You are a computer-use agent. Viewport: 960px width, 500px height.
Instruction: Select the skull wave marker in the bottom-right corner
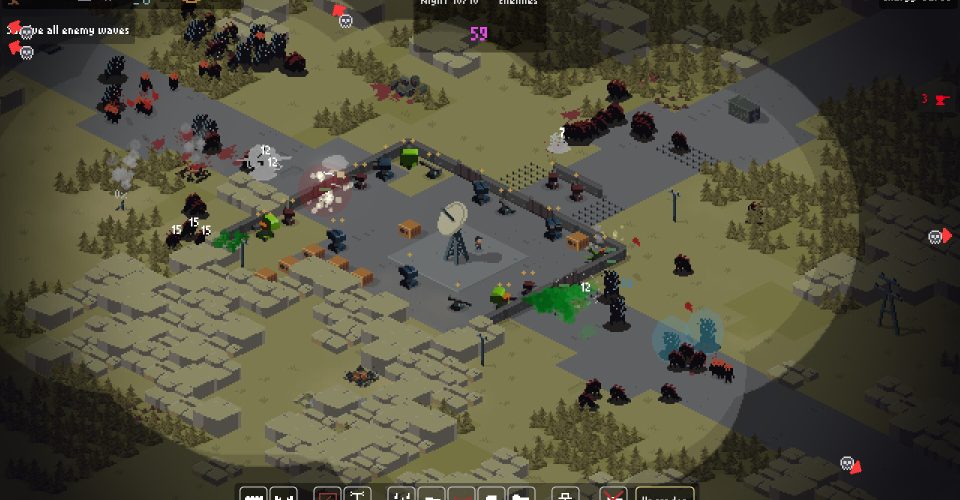pyautogui.click(x=849, y=464)
